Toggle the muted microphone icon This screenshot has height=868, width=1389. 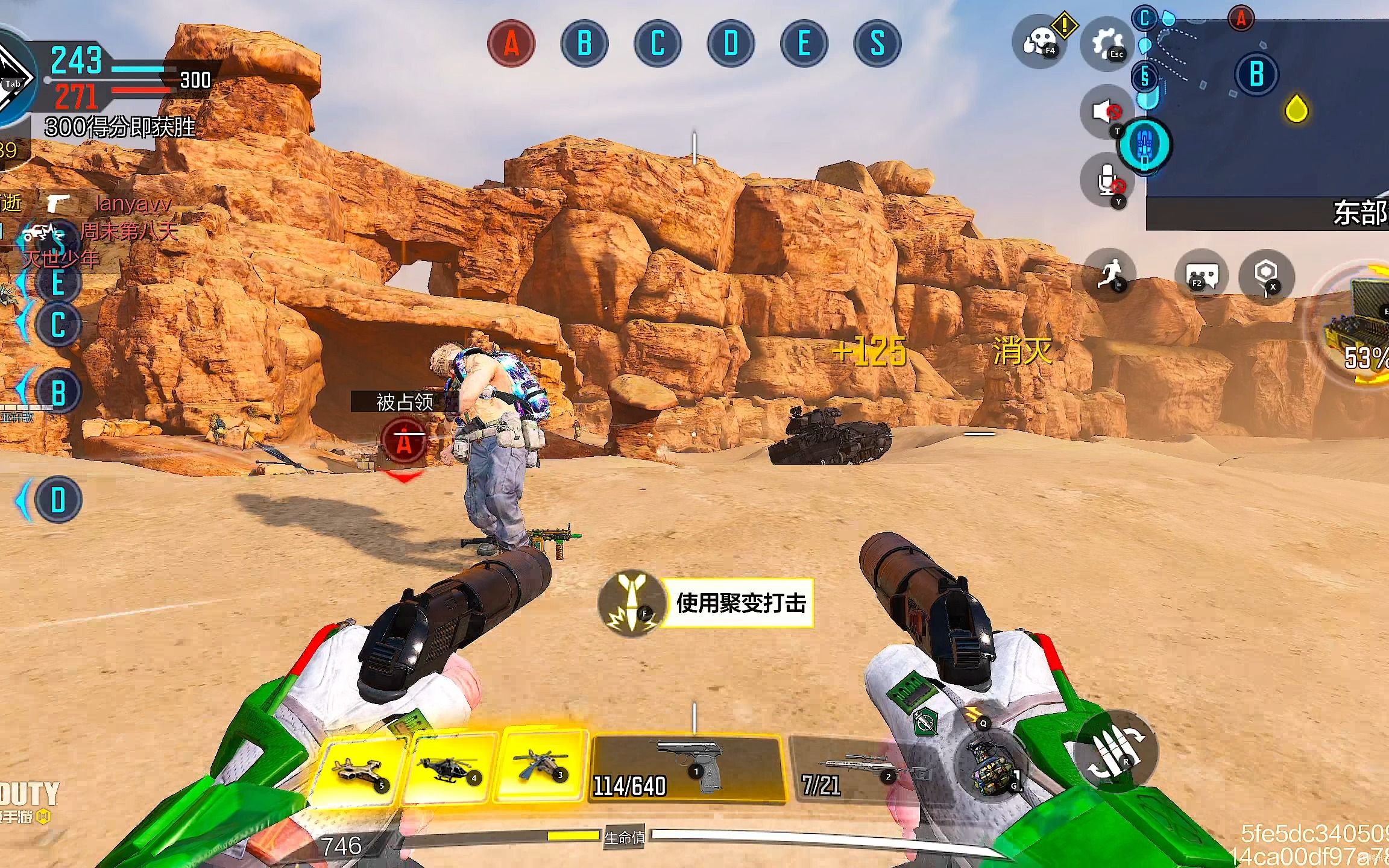[1108, 180]
